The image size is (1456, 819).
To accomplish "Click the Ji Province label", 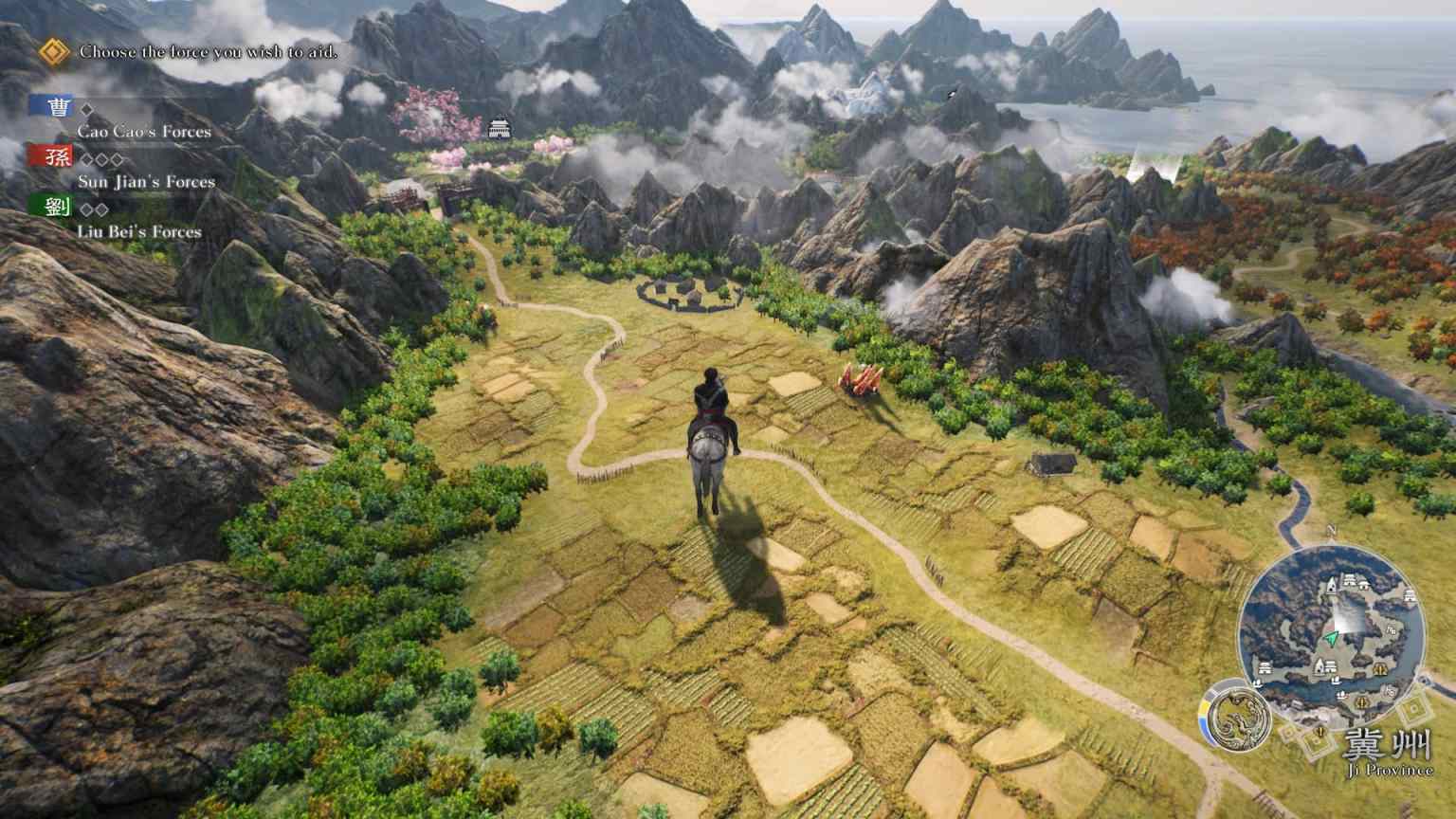I will [1390, 769].
